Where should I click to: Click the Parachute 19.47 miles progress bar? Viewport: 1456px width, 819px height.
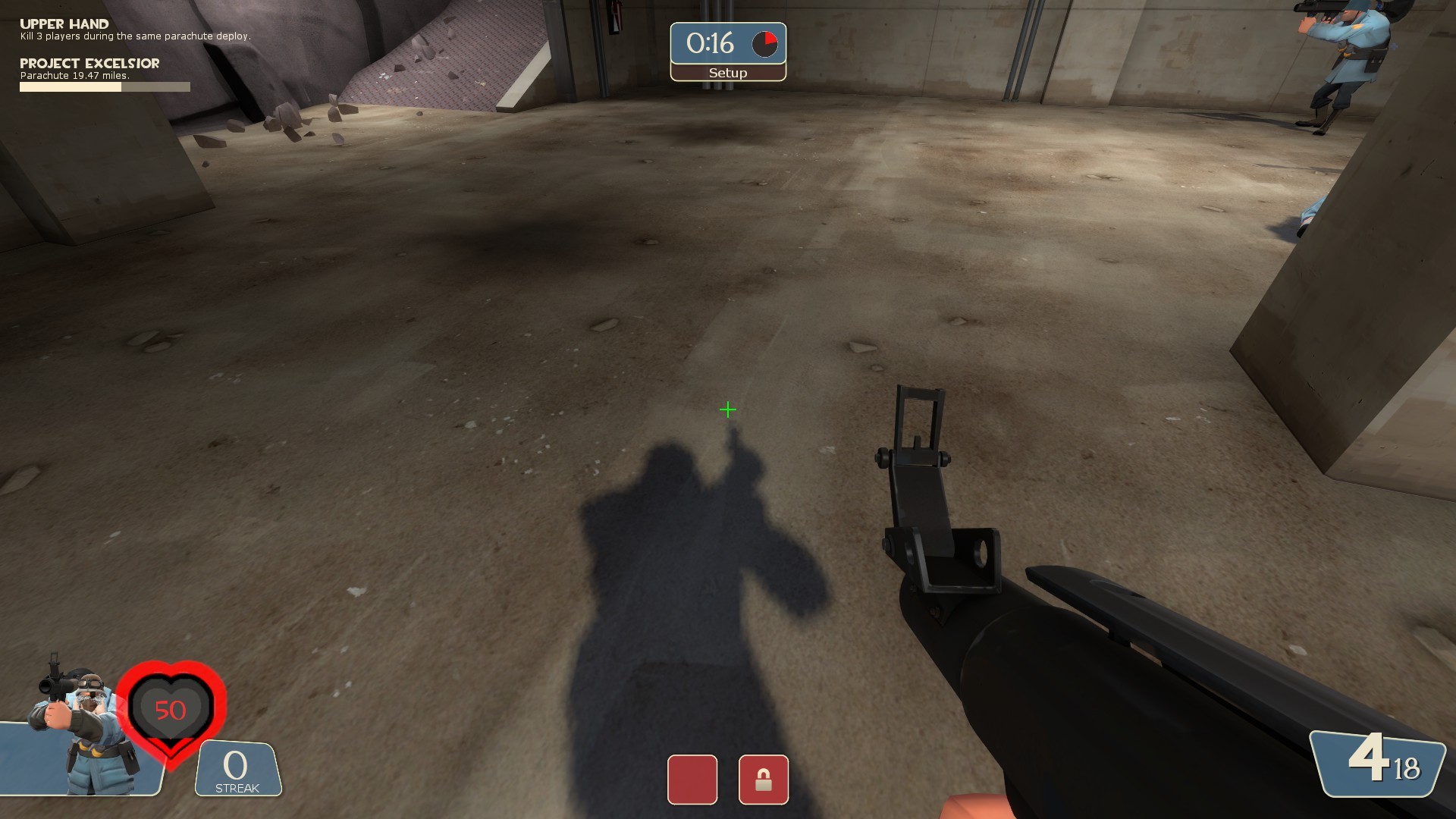click(104, 86)
